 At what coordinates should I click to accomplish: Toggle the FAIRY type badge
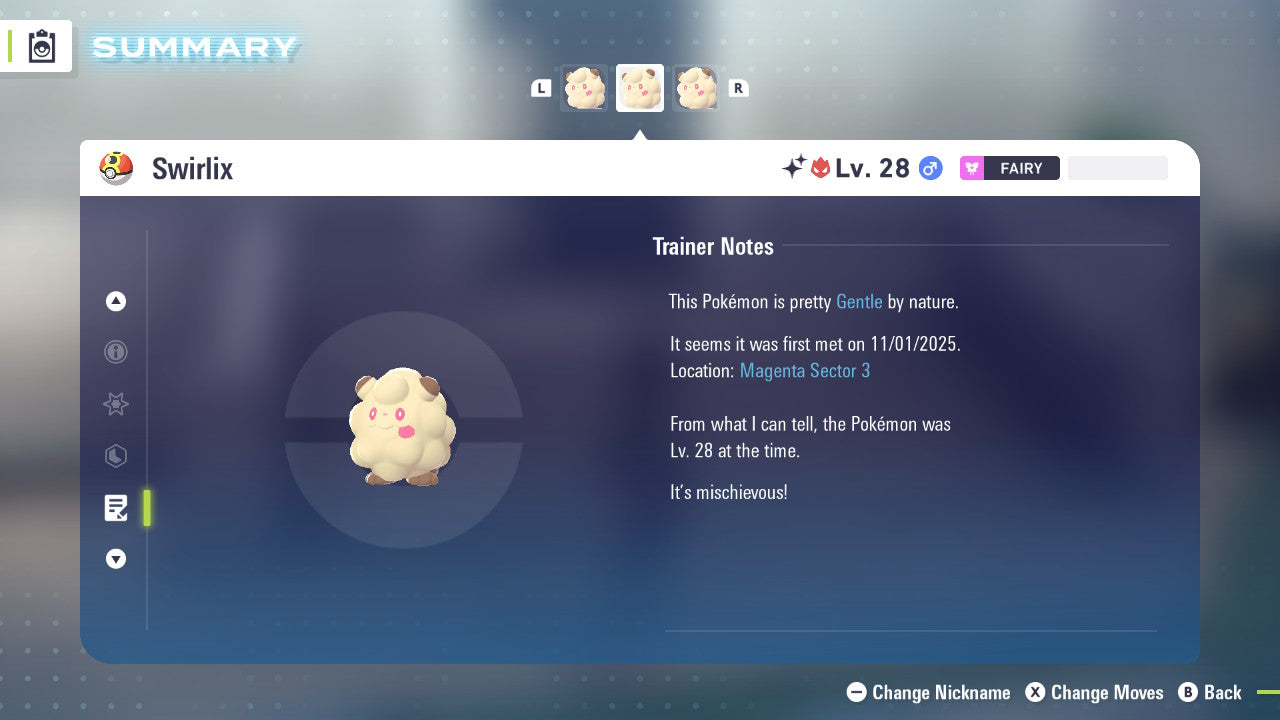pos(1009,168)
